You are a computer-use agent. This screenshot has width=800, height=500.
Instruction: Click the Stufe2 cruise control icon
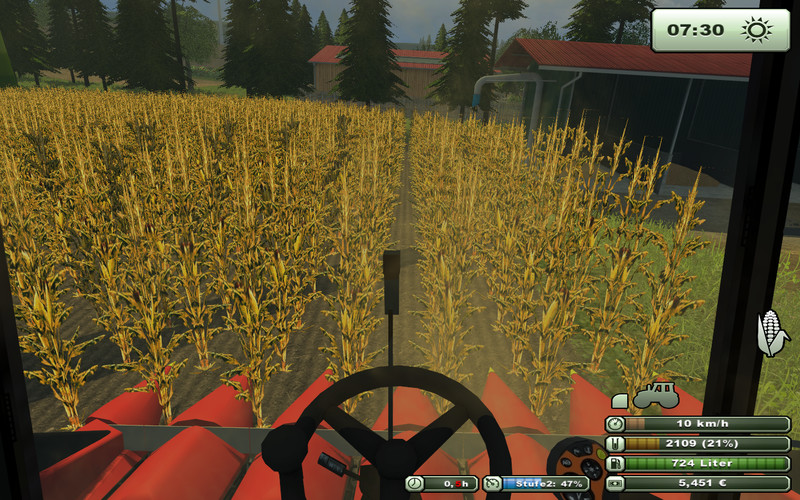(492, 484)
